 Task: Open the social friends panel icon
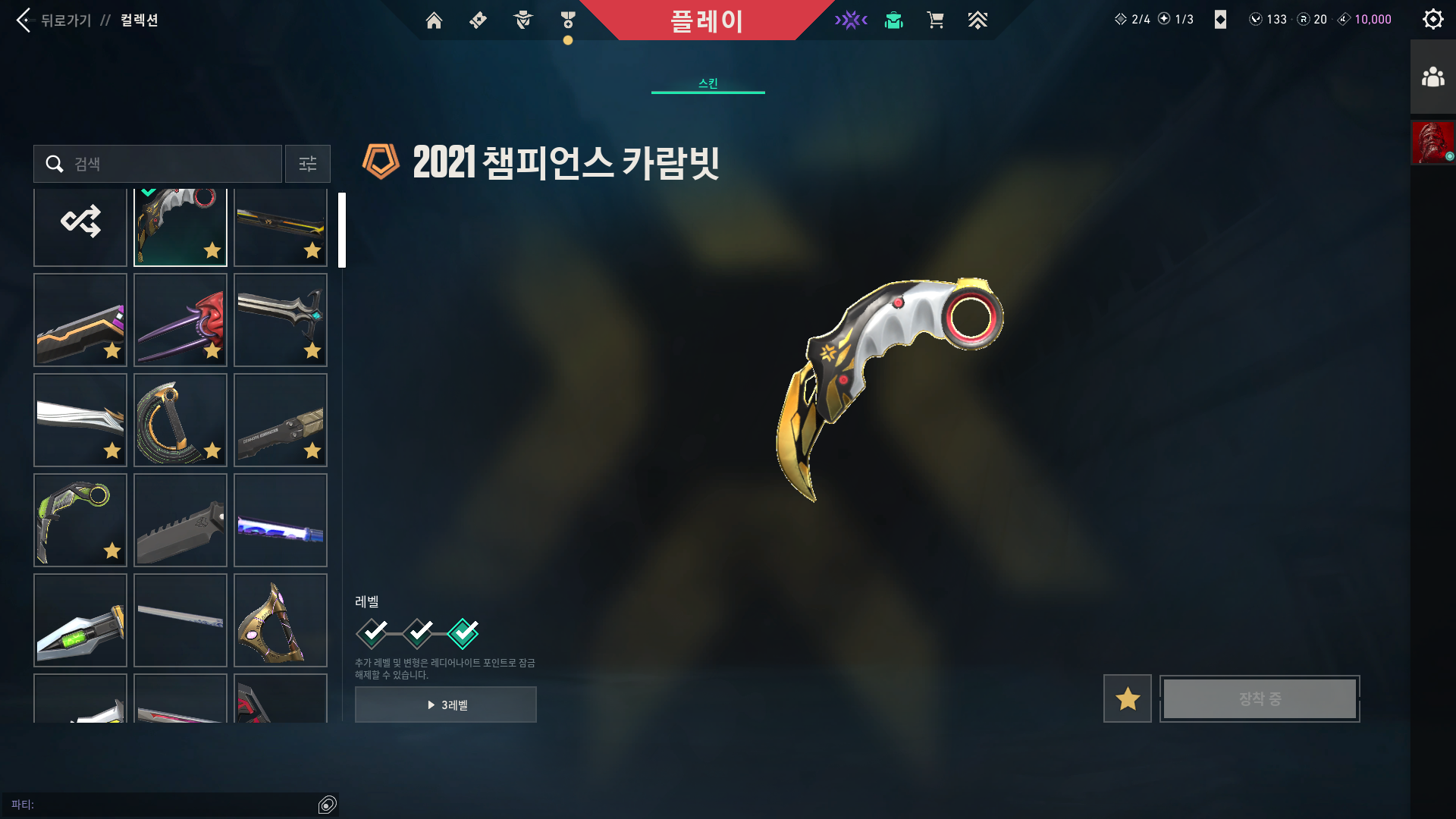(1432, 75)
